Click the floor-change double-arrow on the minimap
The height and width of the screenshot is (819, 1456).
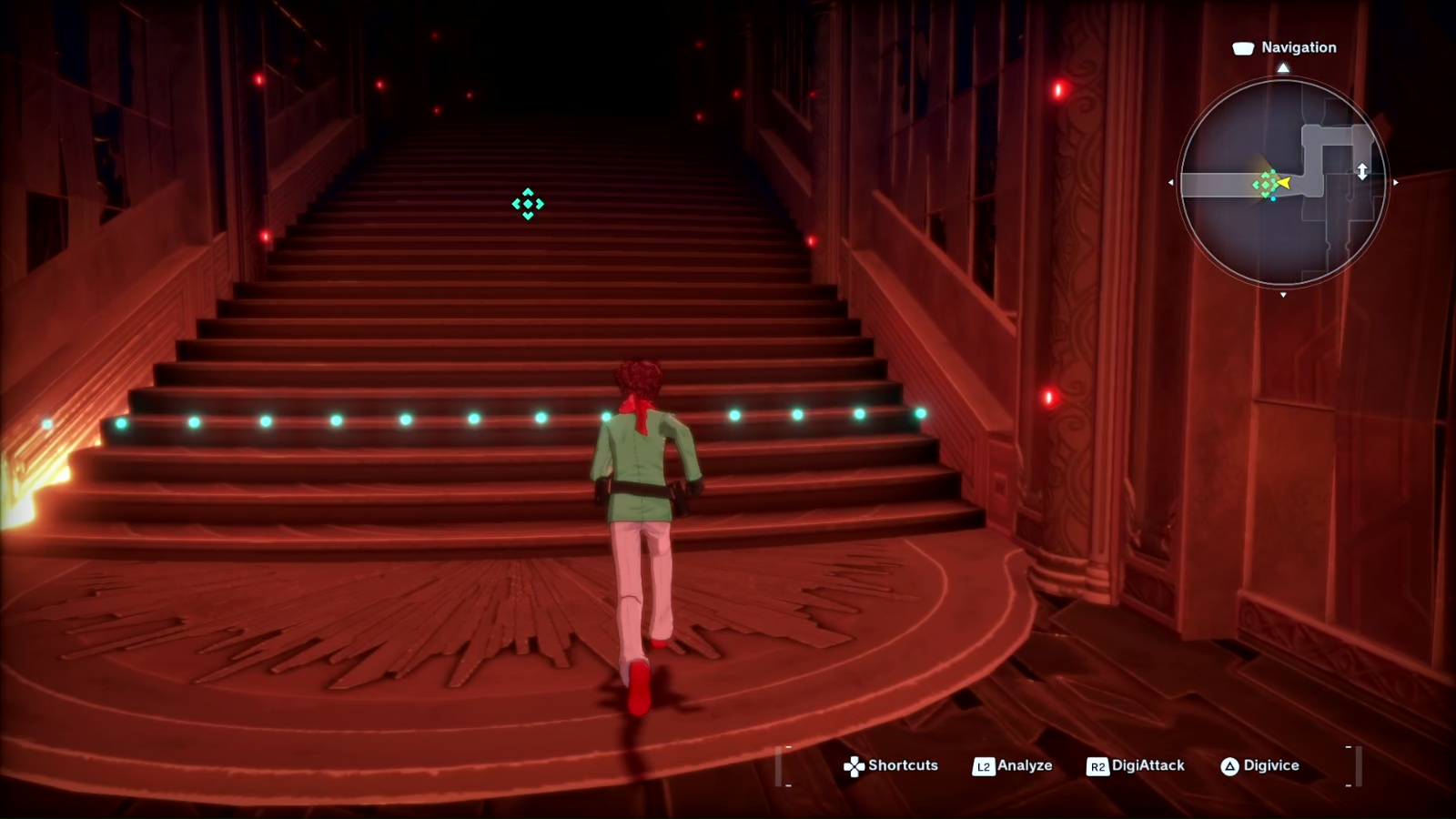1363,171
